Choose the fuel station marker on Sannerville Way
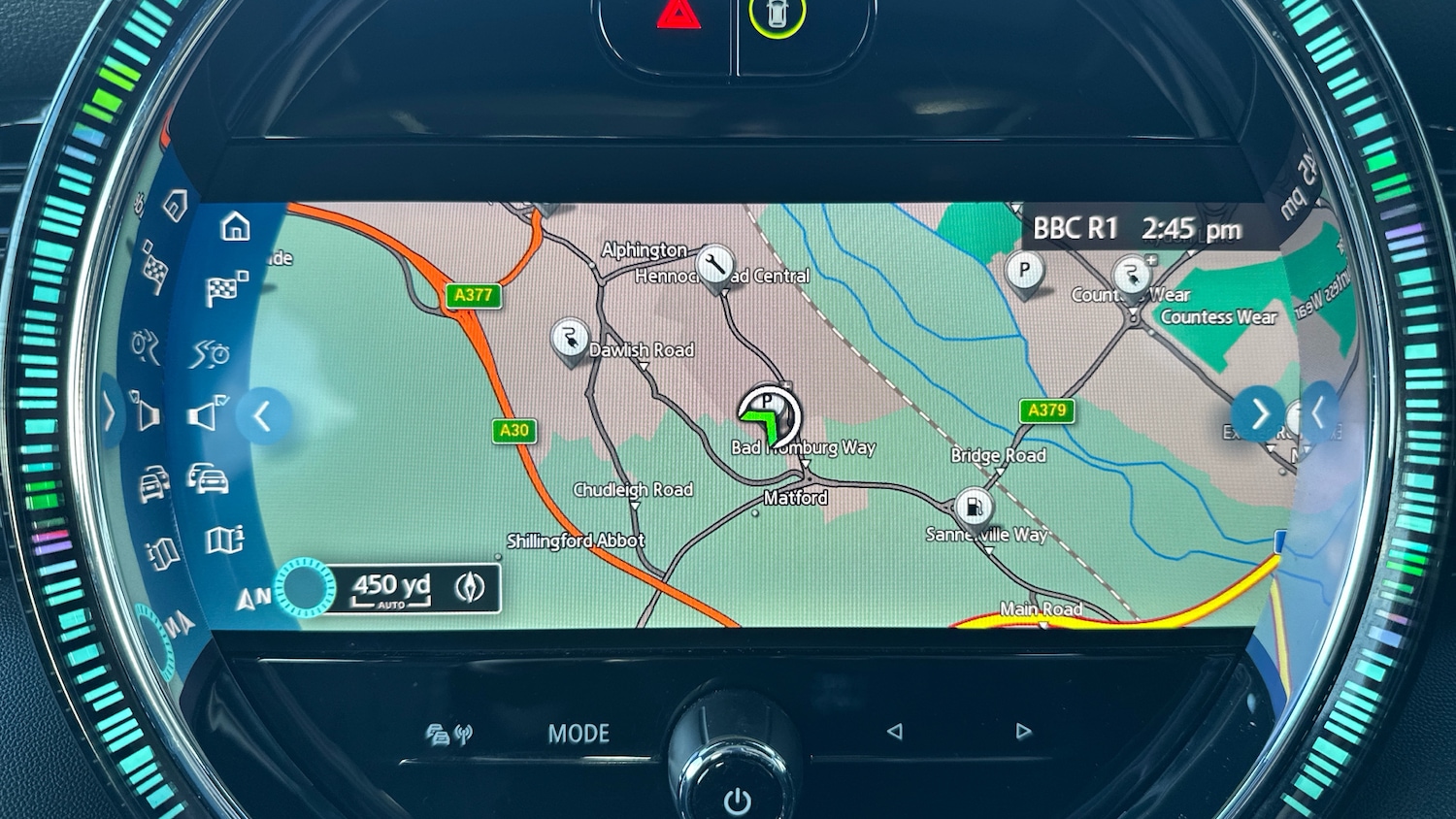 coord(973,508)
